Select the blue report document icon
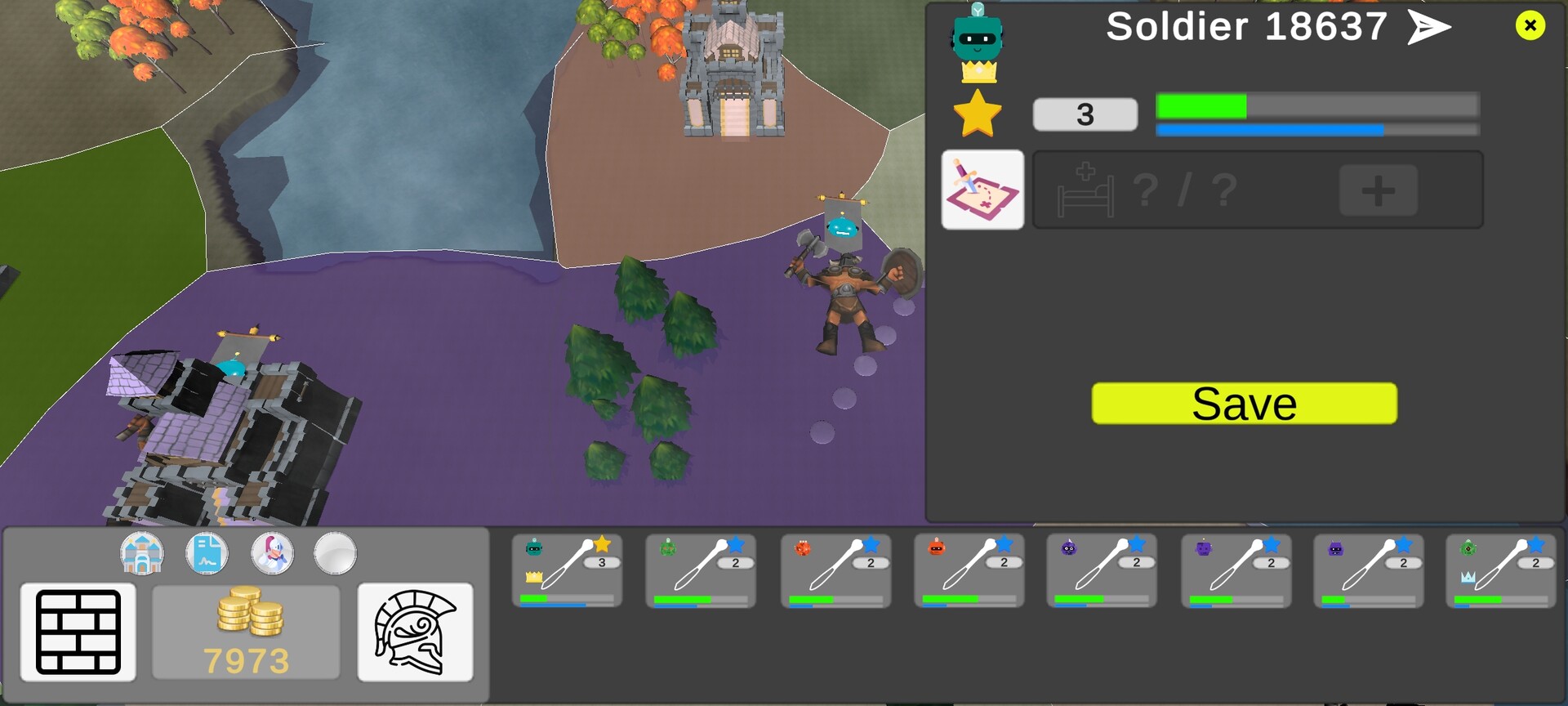This screenshot has width=1568, height=706. (x=208, y=553)
